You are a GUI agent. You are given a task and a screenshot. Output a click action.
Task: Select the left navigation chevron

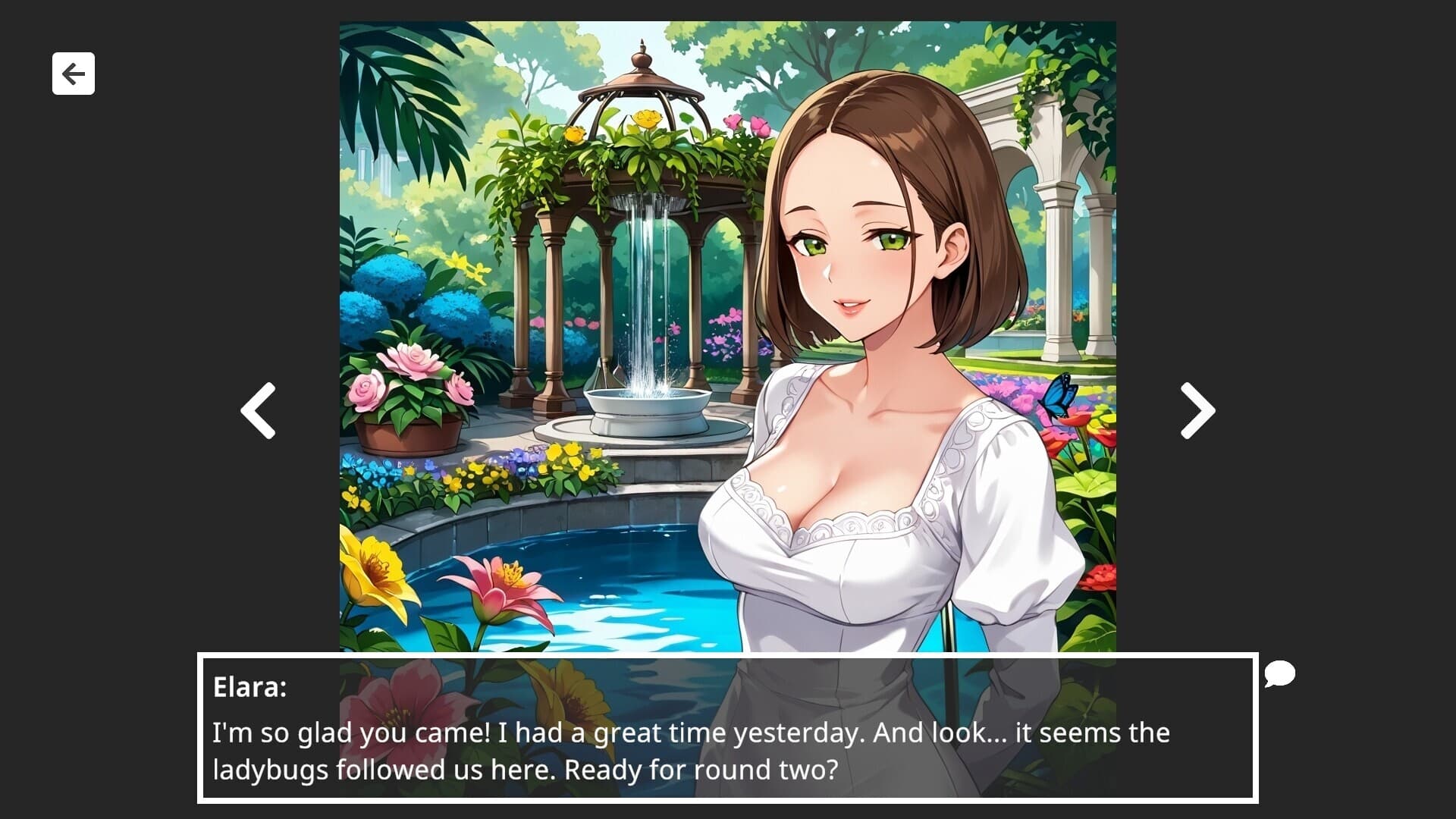[x=258, y=409]
